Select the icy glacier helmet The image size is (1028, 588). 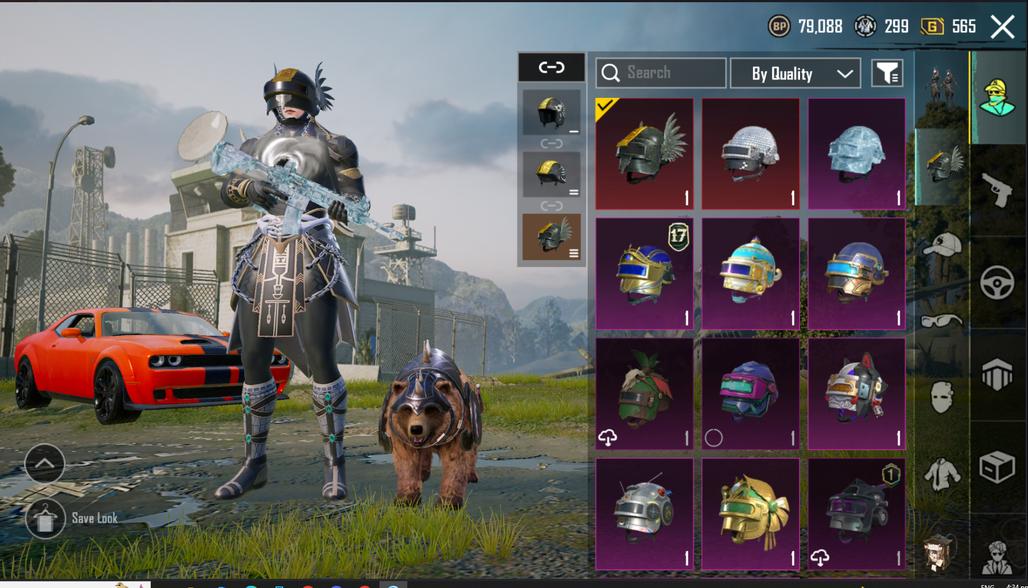[856, 154]
